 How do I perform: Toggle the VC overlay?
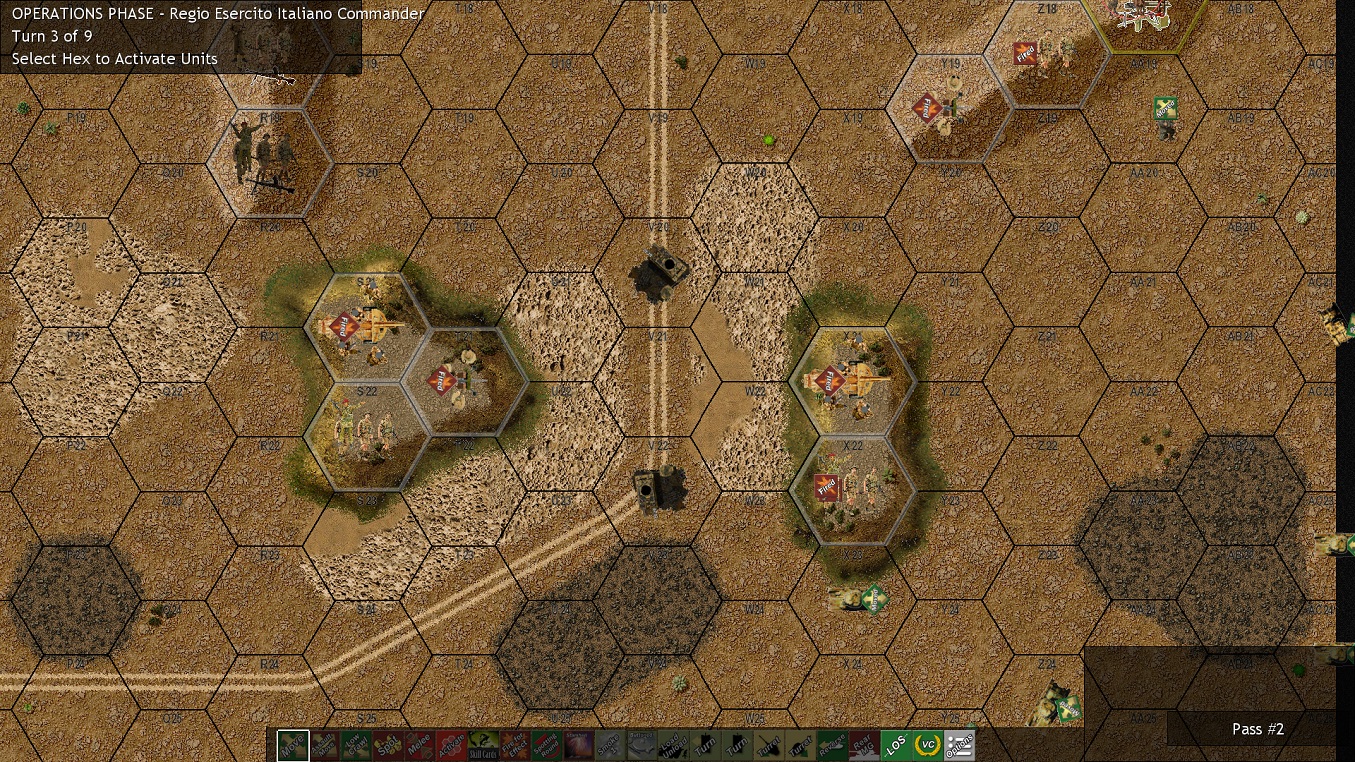pyautogui.click(x=928, y=744)
